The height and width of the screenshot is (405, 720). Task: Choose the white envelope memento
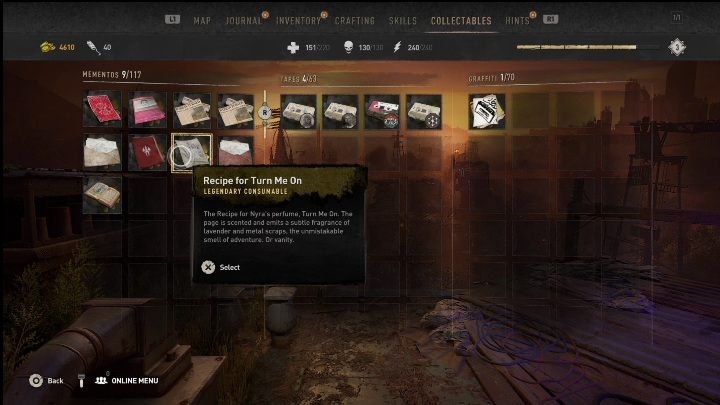click(102, 152)
